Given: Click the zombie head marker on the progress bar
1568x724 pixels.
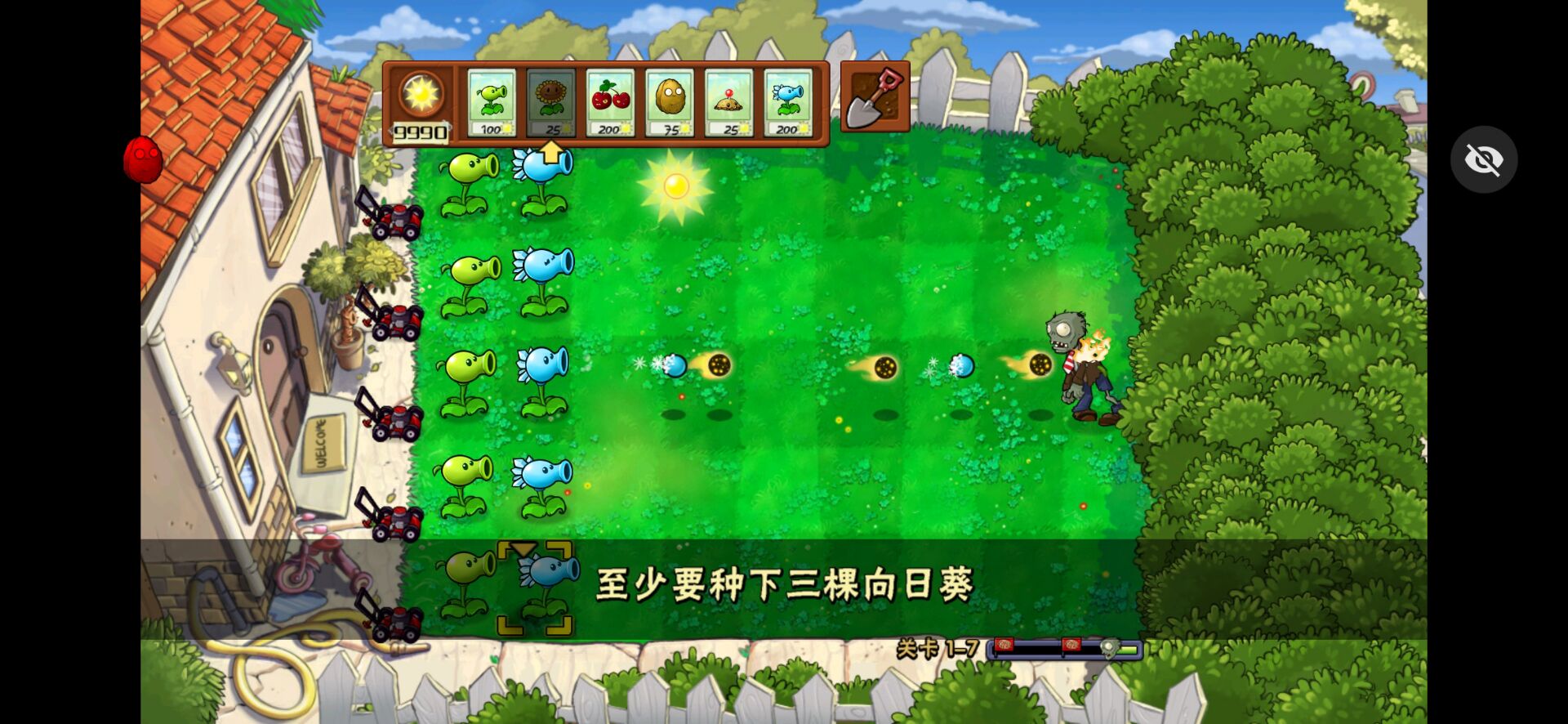Looking at the screenshot, I should (x=1109, y=646).
